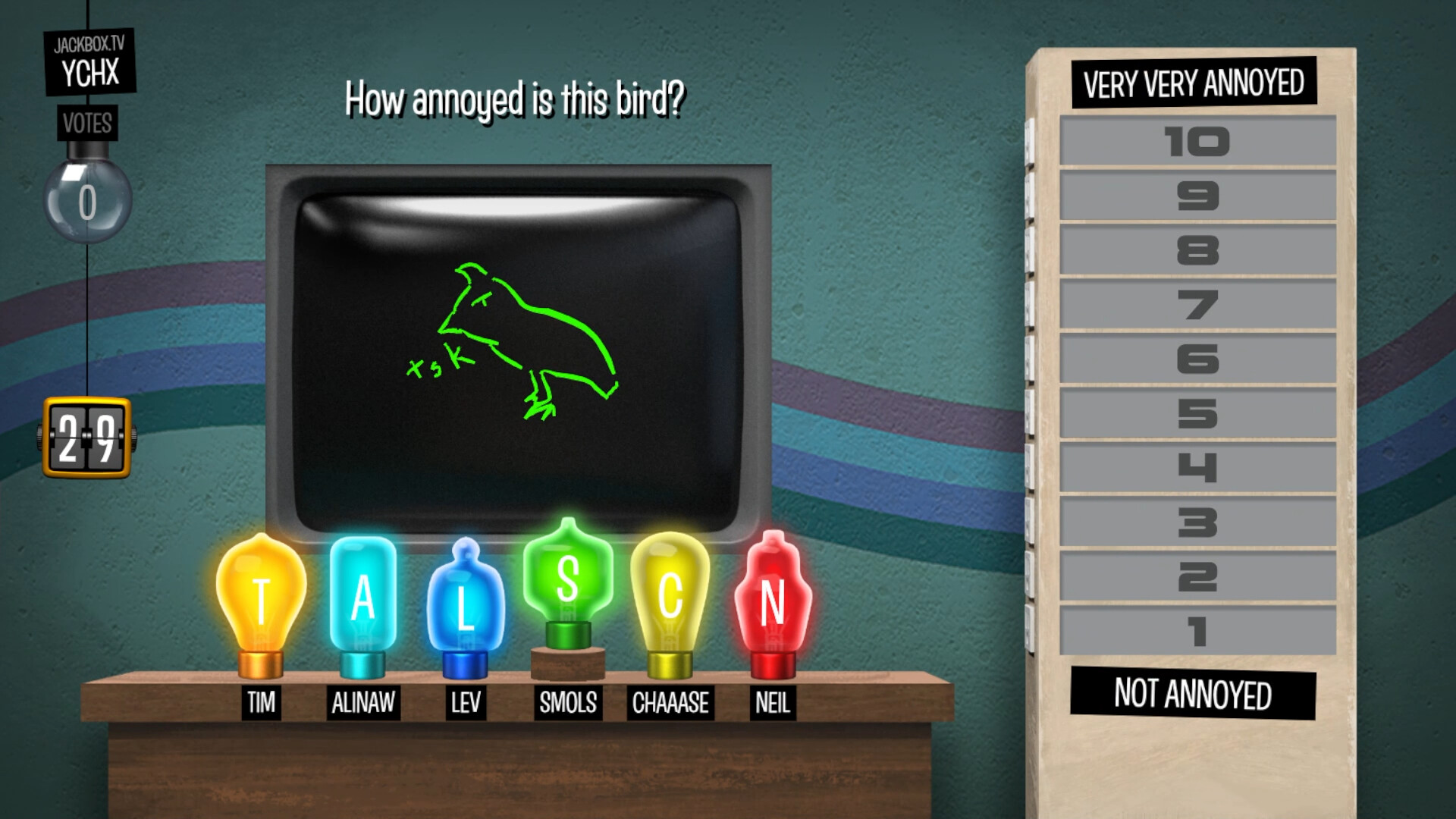Viewport: 1456px width, 819px height.
Task: Click the JACKBOX.TV room code badge
Action: tap(89, 61)
